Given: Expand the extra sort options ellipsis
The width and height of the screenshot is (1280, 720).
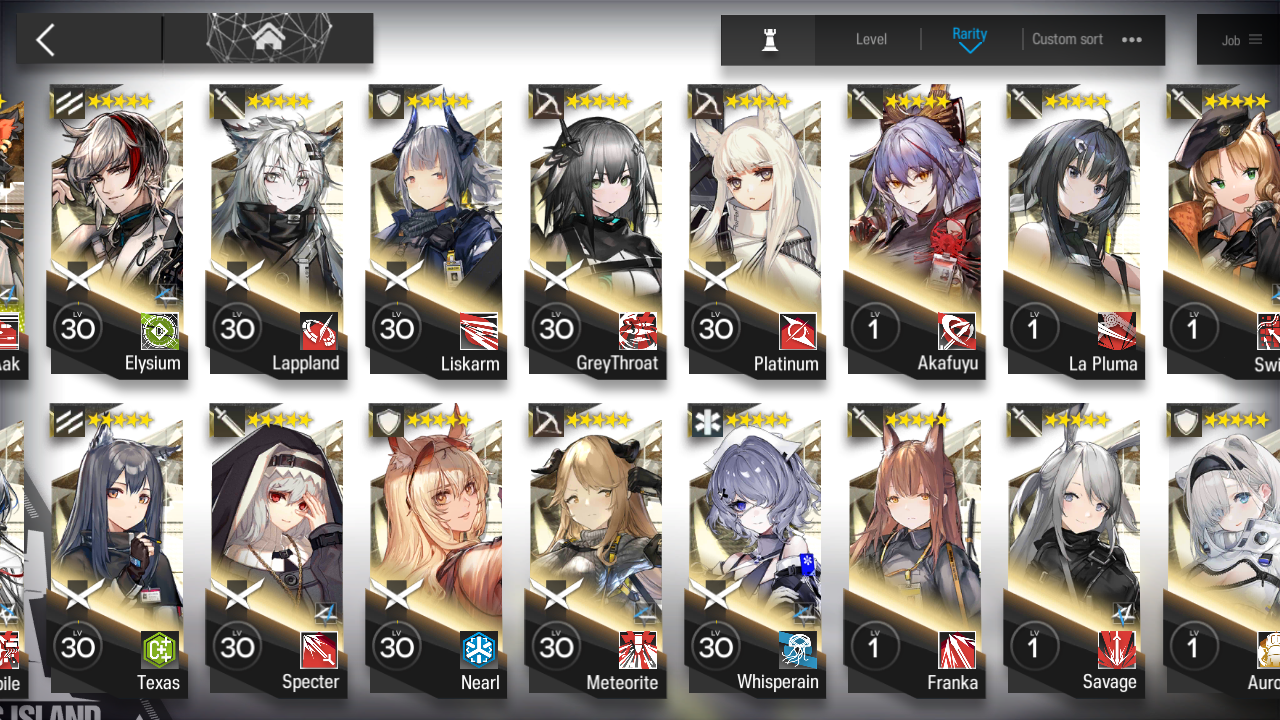Looking at the screenshot, I should point(1131,39).
